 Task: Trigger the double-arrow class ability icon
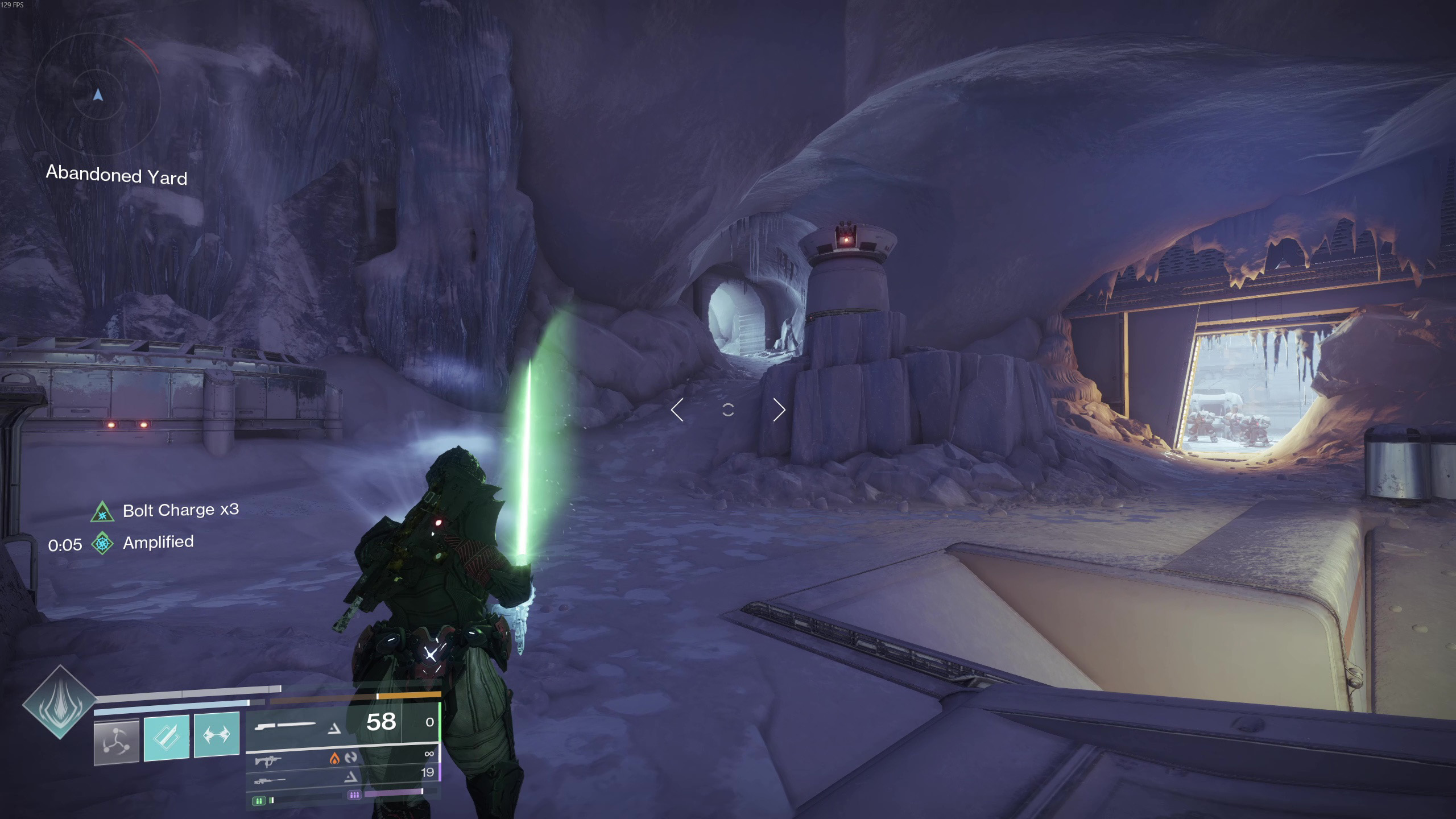pyautogui.click(x=217, y=735)
